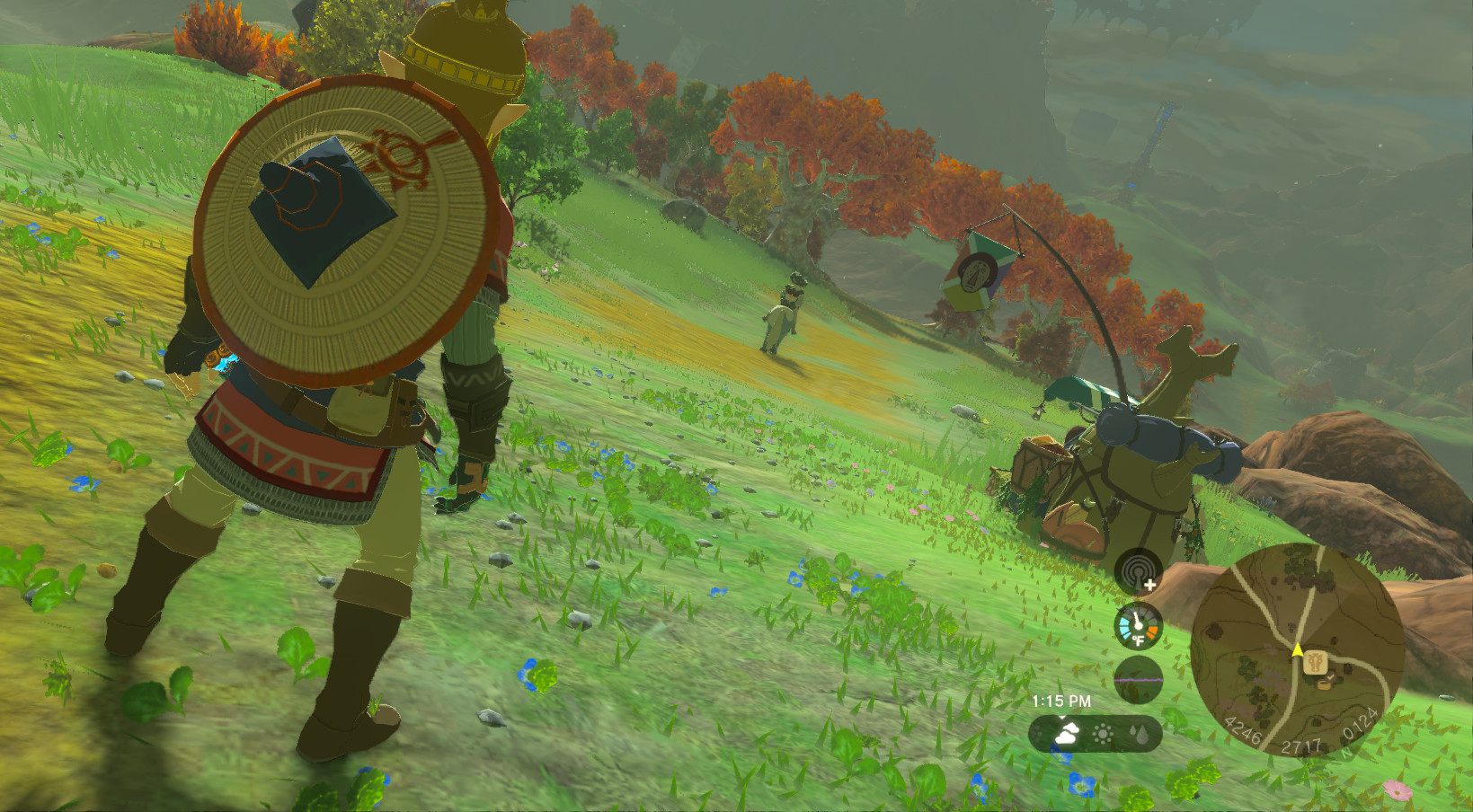This screenshot has width=1473, height=812.
Task: Click the blue cold segment of the temperature gauge
Action: point(1124,626)
